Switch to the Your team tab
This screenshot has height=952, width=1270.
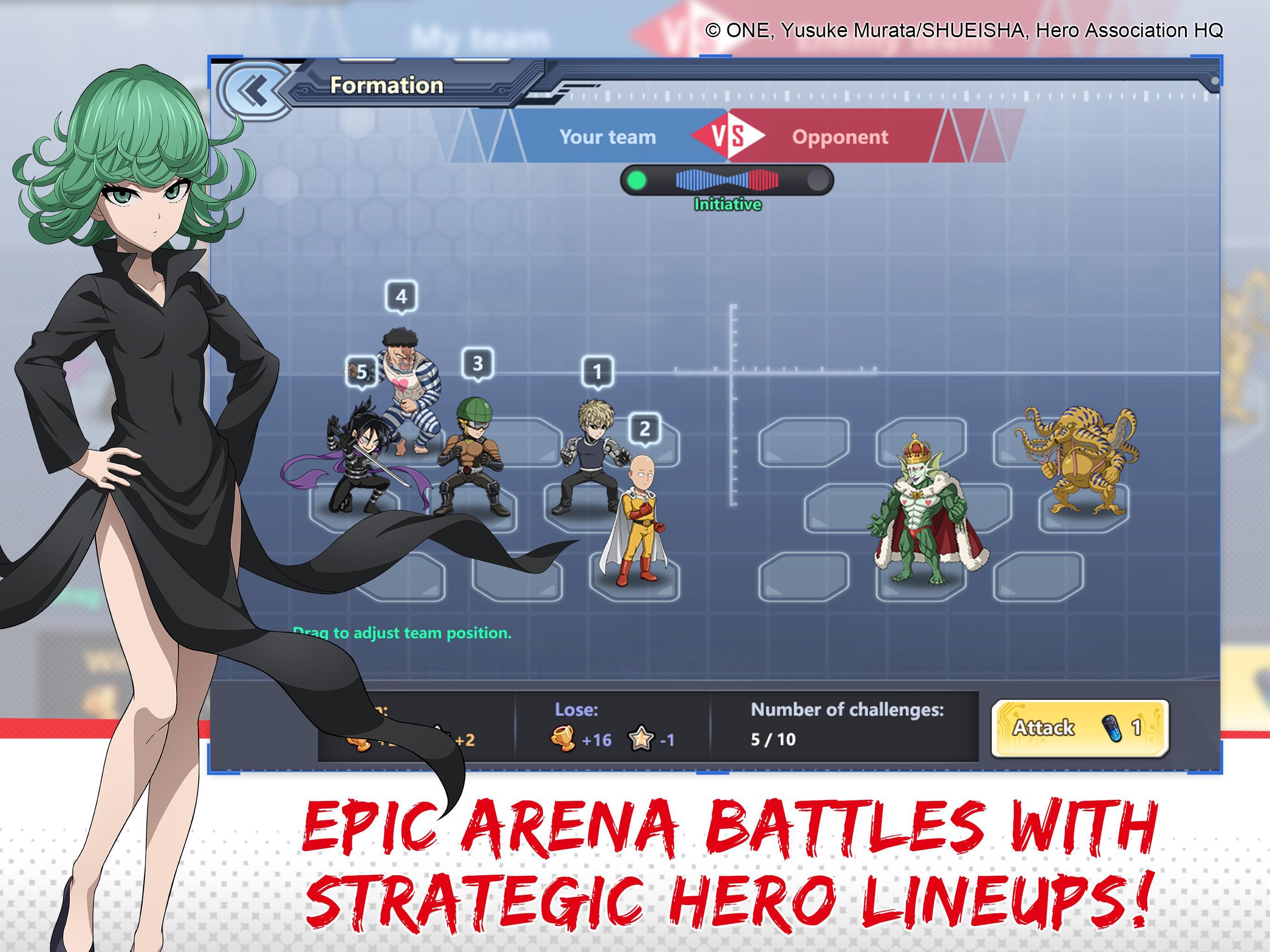click(608, 137)
